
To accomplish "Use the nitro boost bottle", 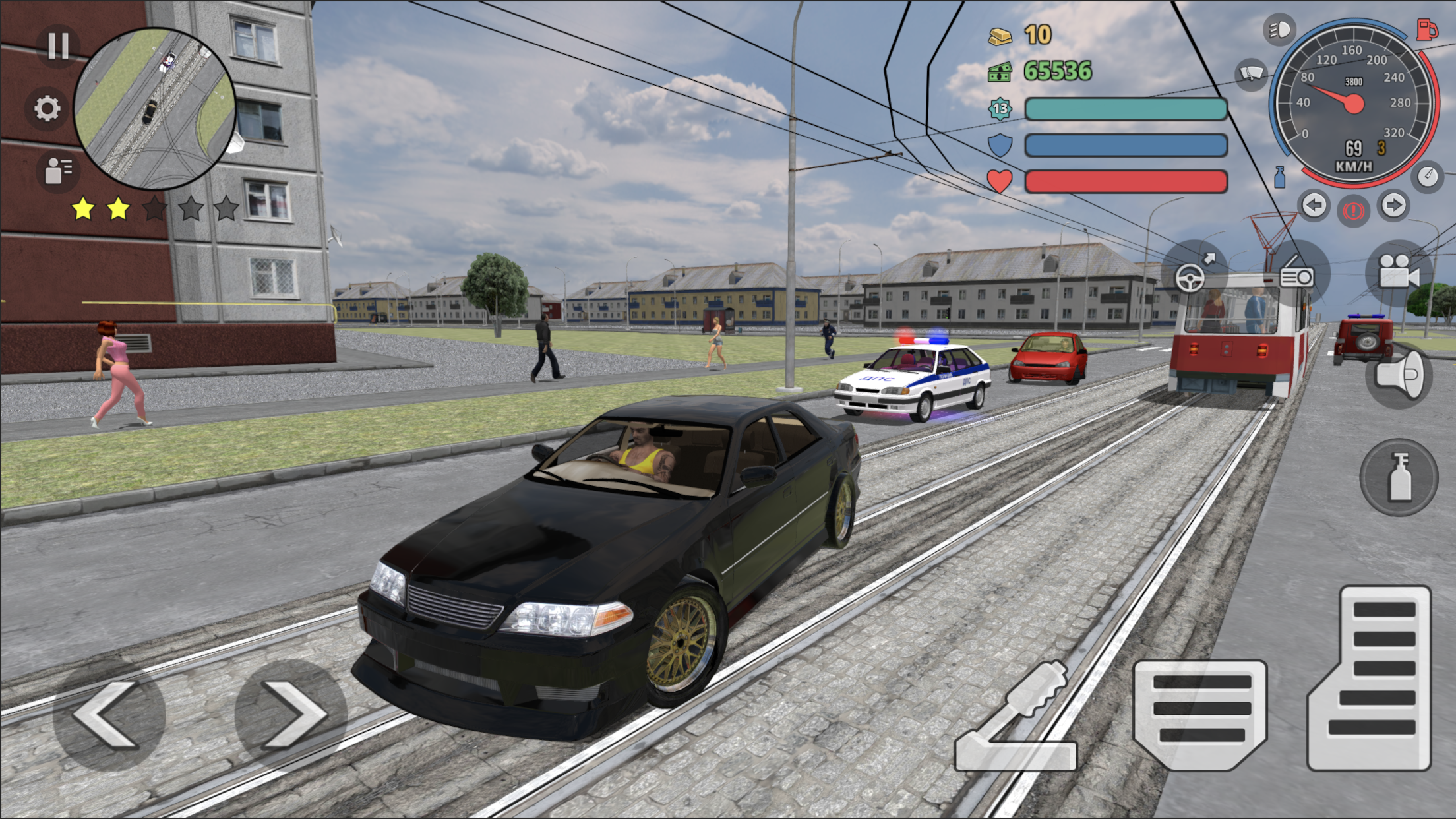I will coord(1398,477).
